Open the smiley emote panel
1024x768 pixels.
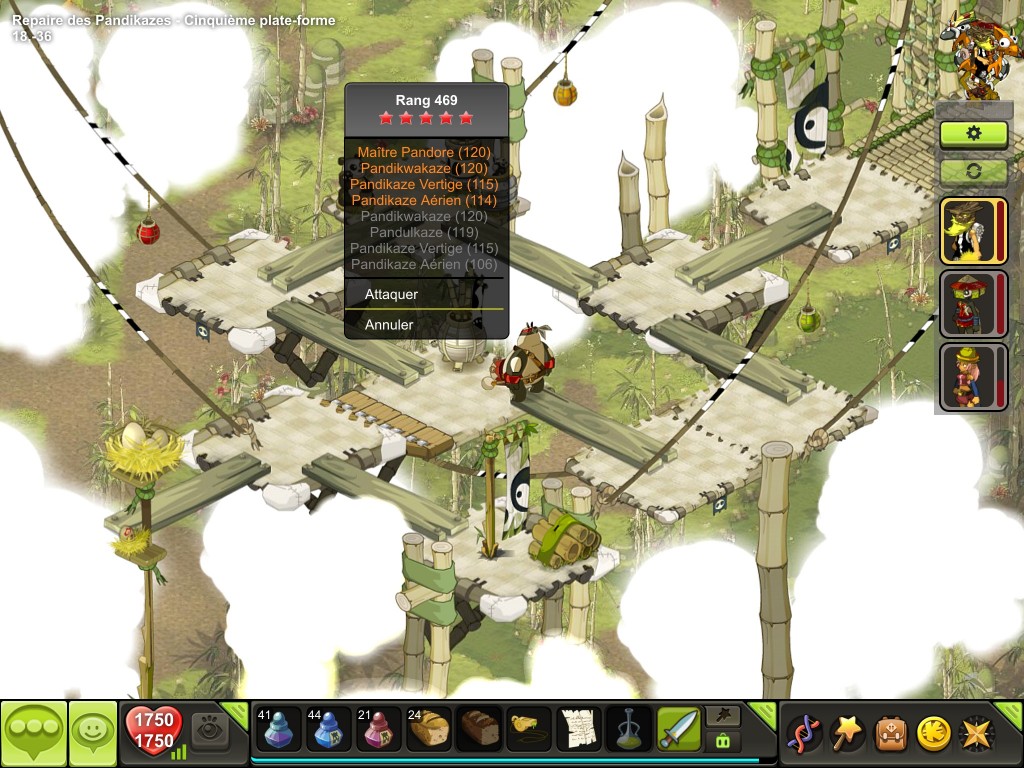pyautogui.click(x=93, y=735)
